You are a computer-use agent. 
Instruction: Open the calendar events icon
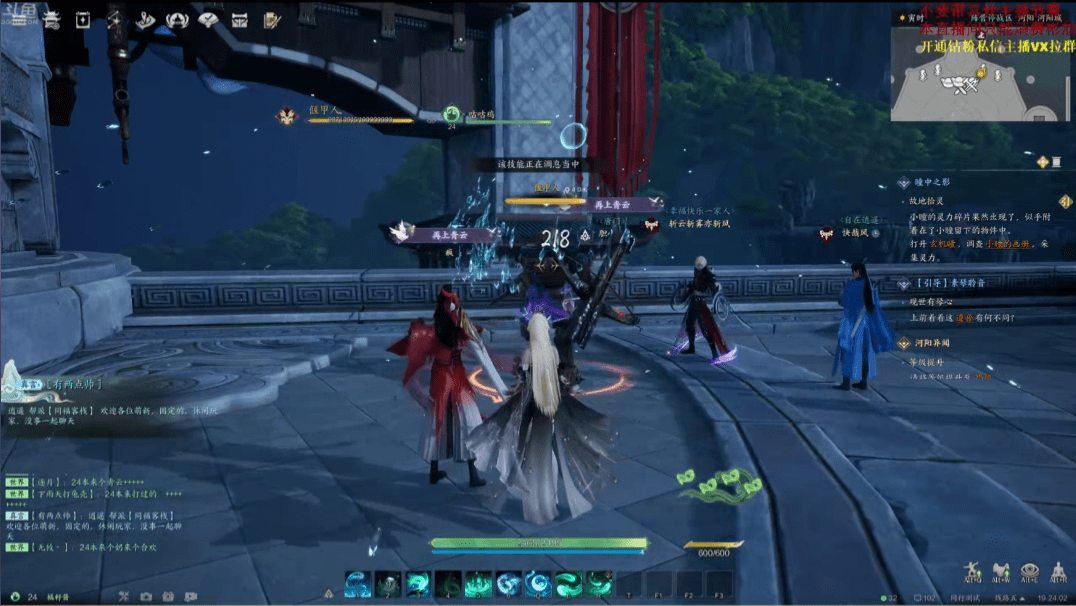coord(83,19)
